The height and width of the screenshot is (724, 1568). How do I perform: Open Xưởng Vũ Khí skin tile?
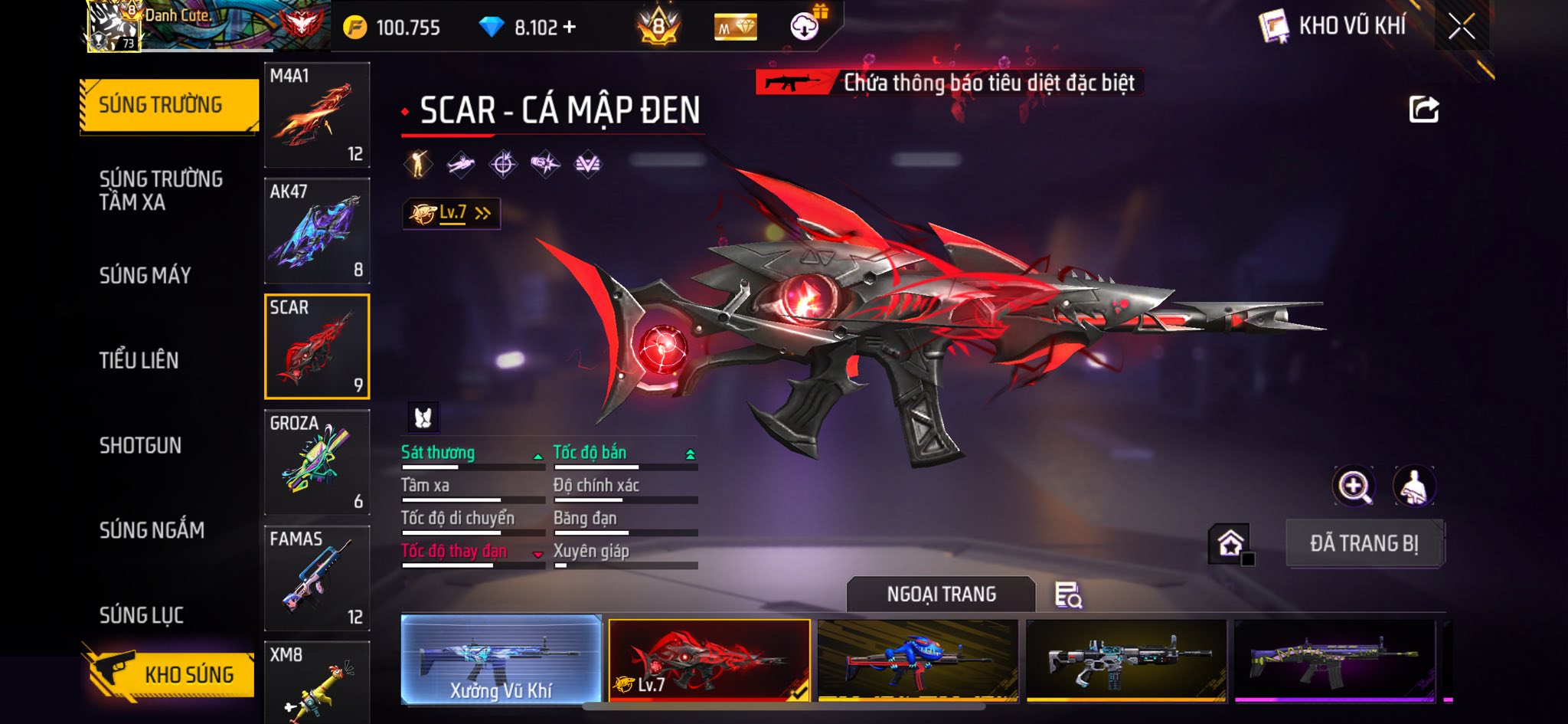pos(501,659)
